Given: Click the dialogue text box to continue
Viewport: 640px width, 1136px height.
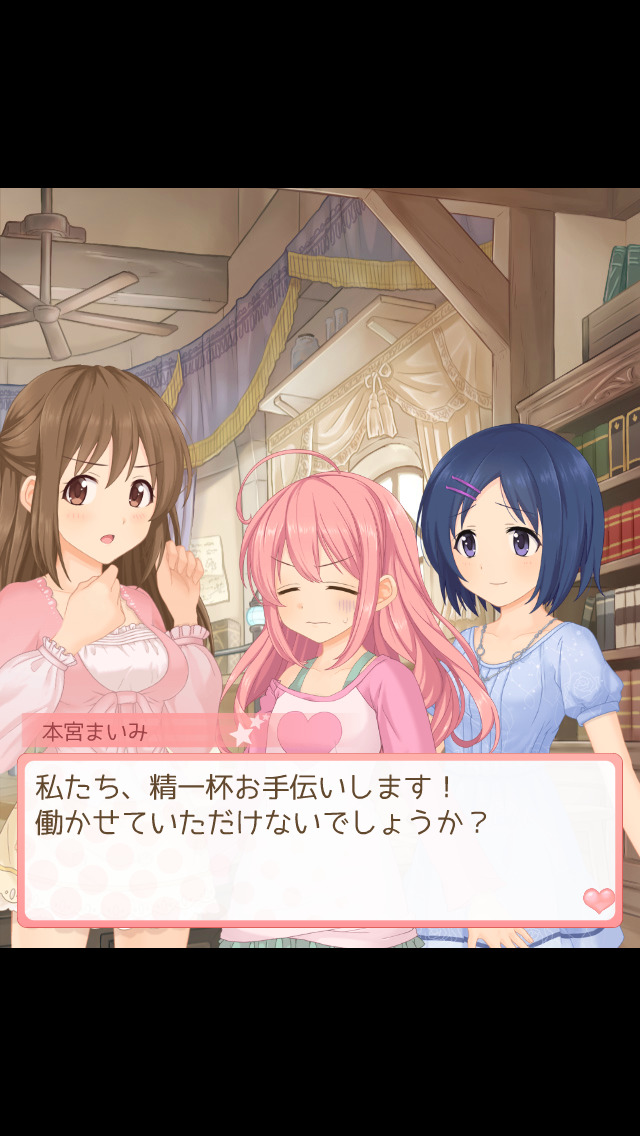Looking at the screenshot, I should (x=319, y=840).
